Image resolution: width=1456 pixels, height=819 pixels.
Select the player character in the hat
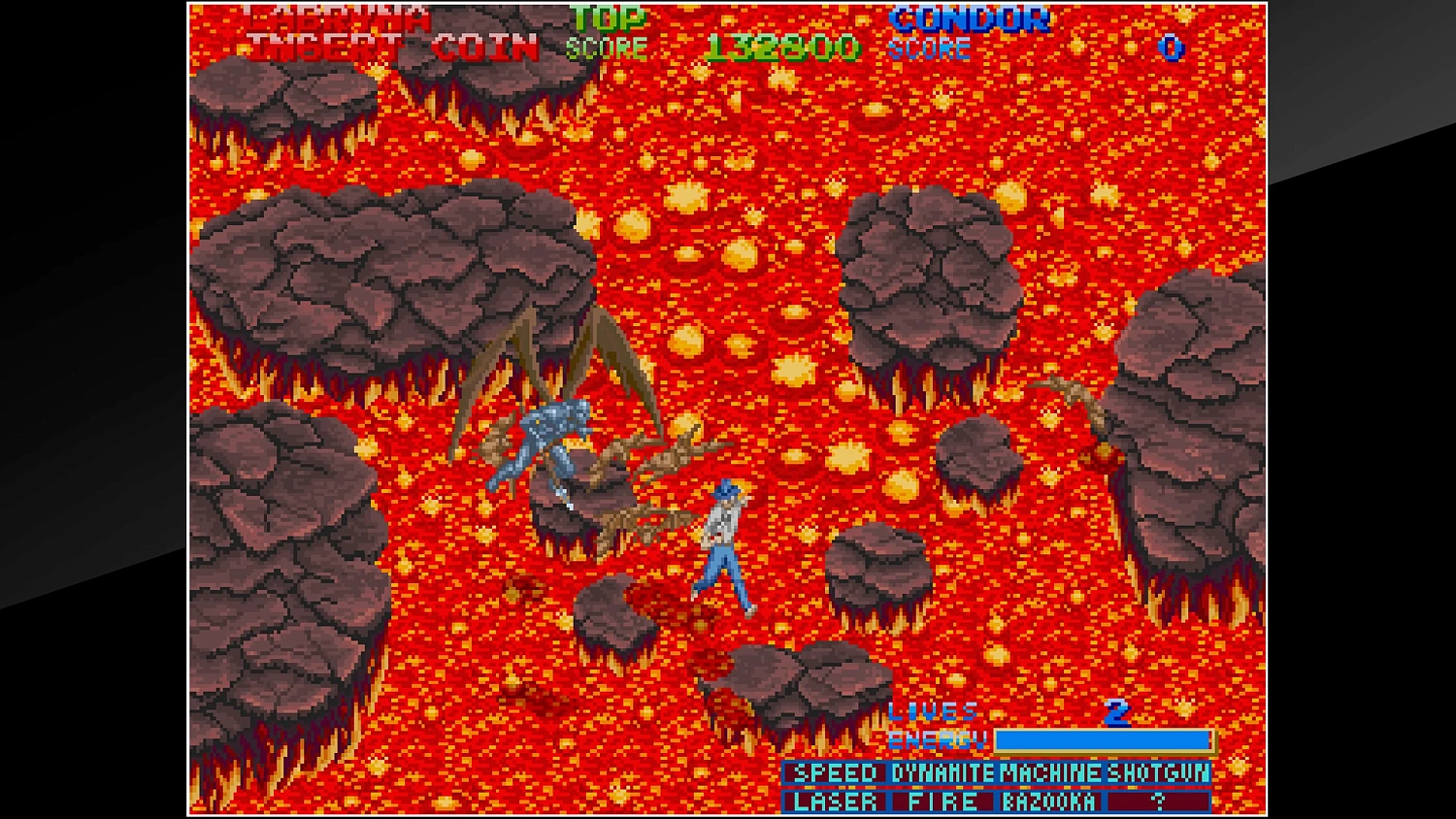[x=726, y=543]
